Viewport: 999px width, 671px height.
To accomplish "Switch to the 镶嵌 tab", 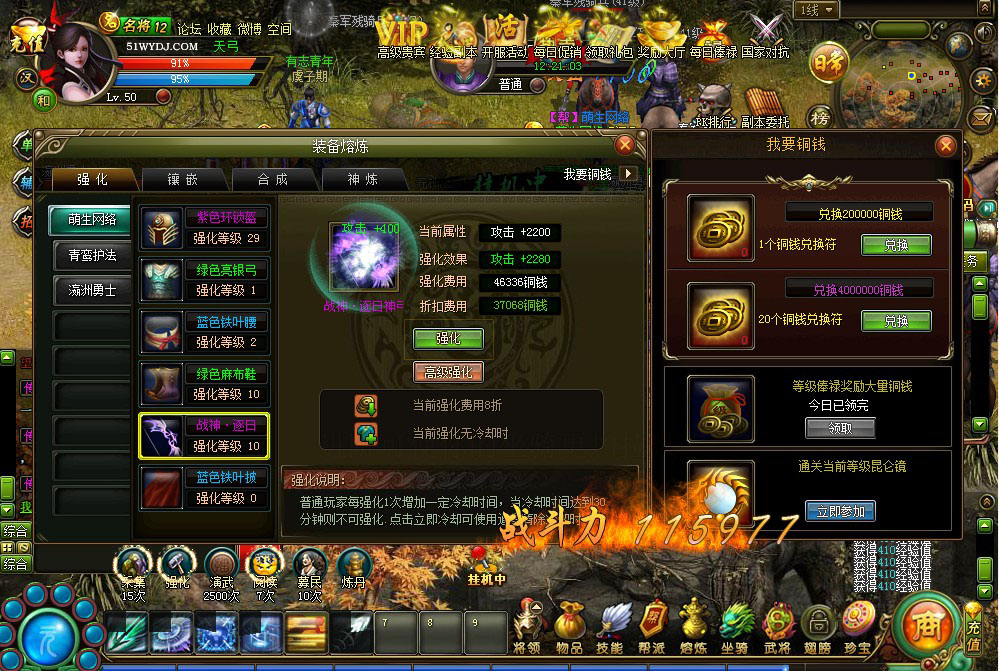I will [x=182, y=179].
